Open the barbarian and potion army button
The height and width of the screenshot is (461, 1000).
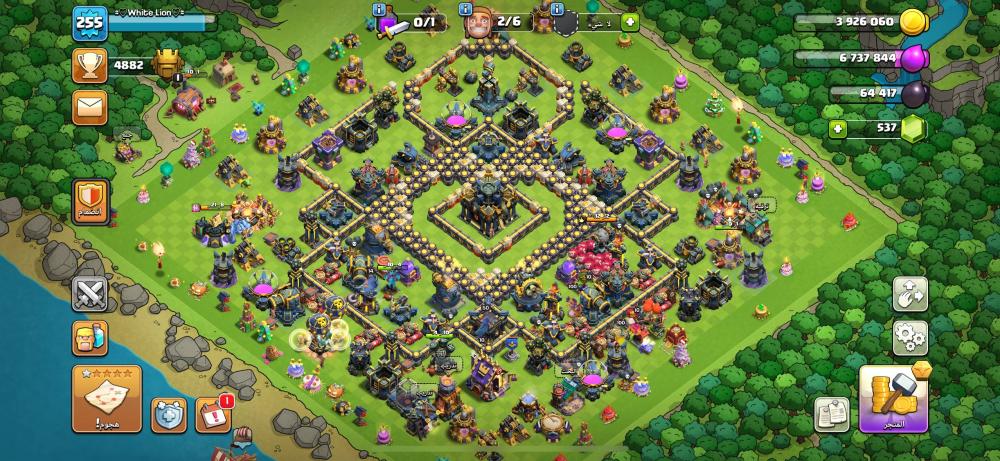(90, 338)
